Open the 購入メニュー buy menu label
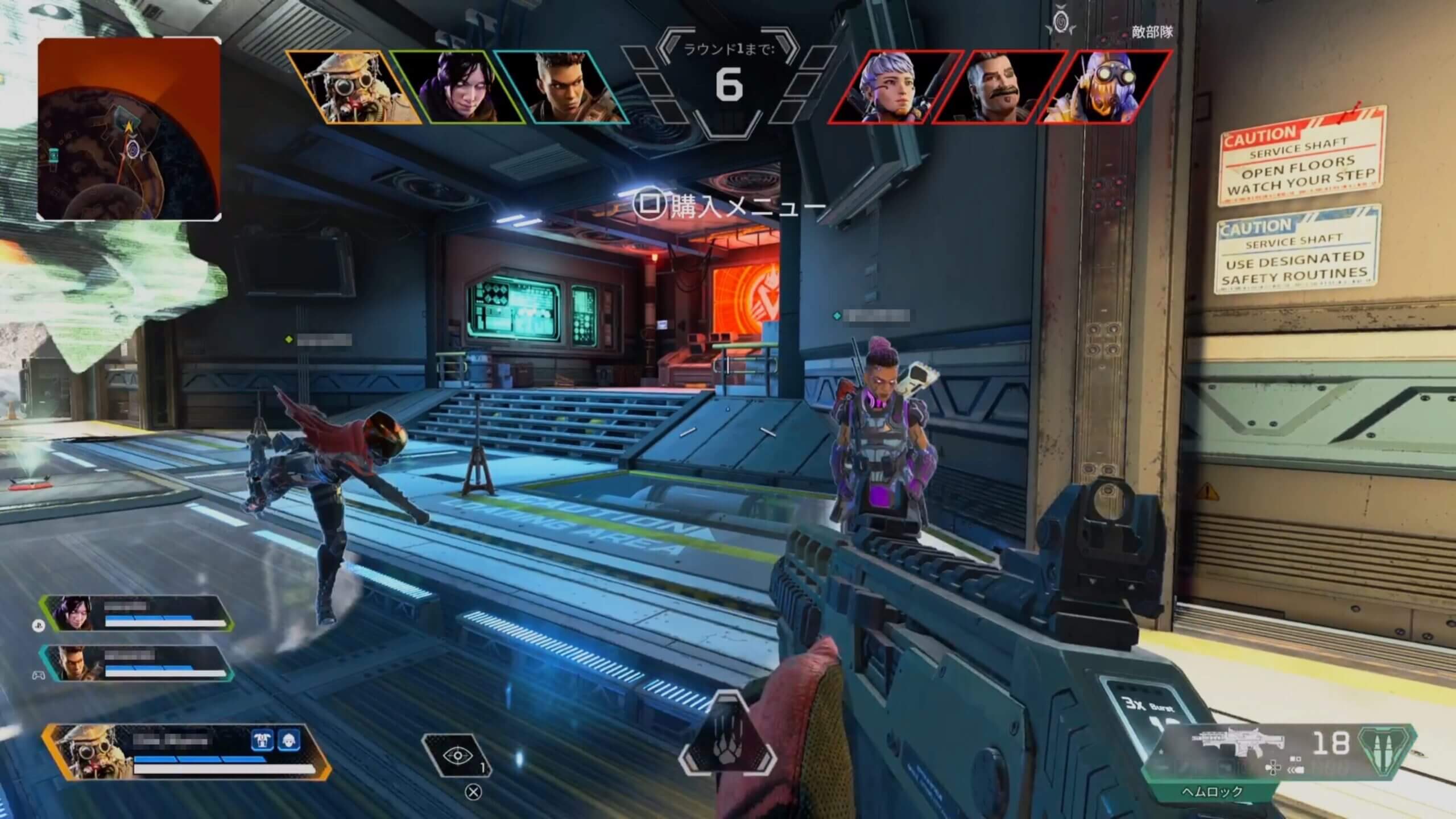Viewport: 1456px width, 819px height. (729, 206)
